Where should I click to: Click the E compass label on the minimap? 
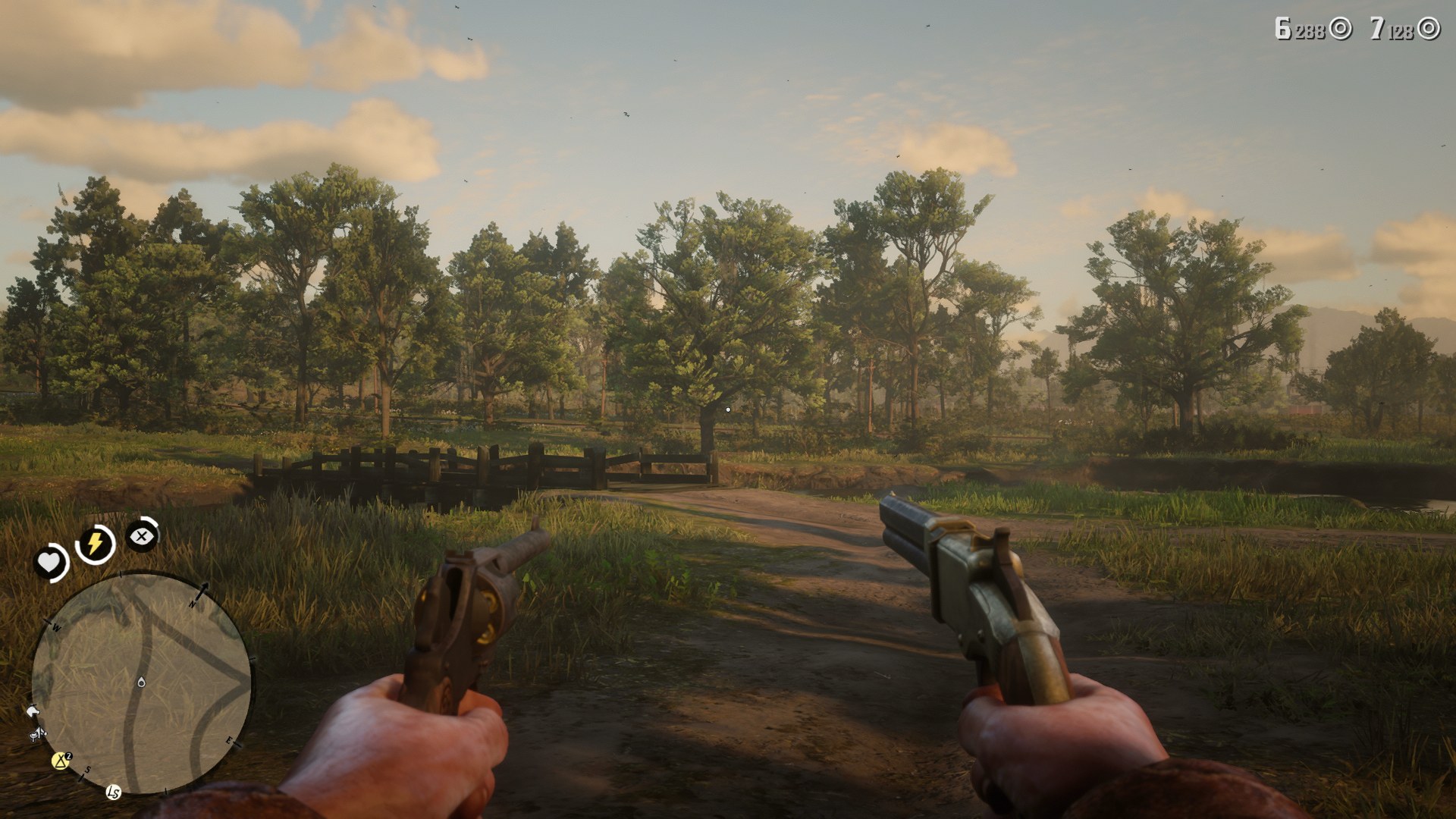point(229,741)
